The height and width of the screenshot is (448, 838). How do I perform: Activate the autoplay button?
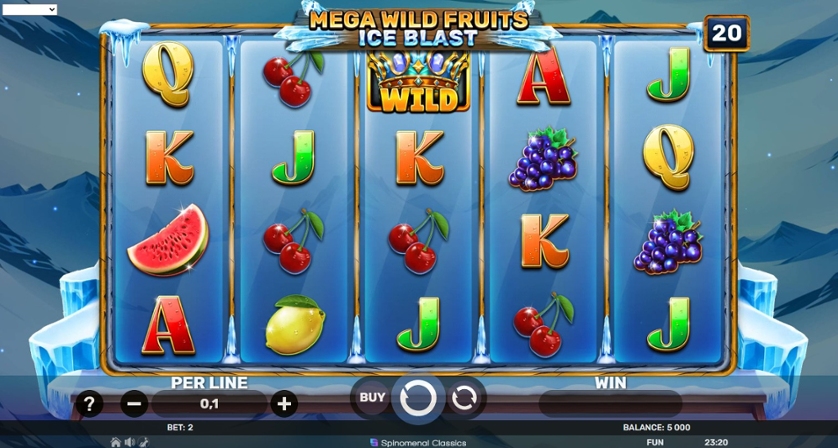[464, 398]
